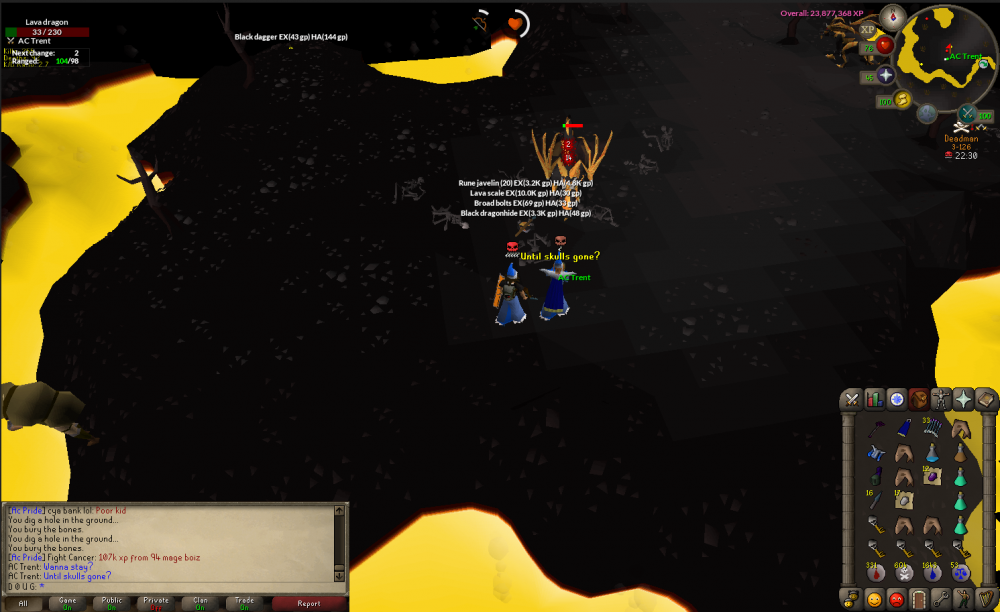Open the Prayer tab
The image size is (1000, 612).
tap(963, 399)
